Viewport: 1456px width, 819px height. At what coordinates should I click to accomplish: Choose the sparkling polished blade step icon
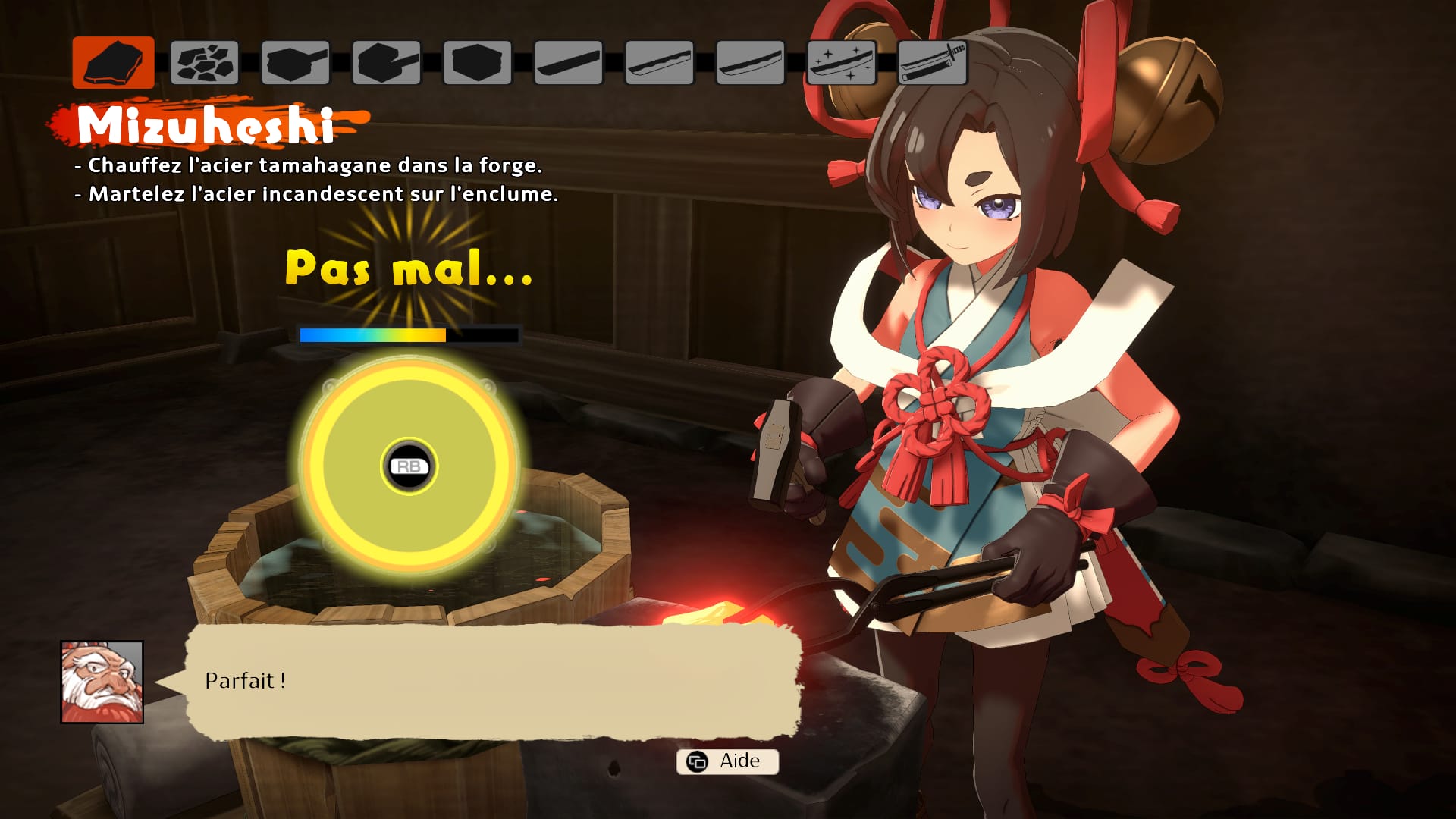[x=842, y=63]
